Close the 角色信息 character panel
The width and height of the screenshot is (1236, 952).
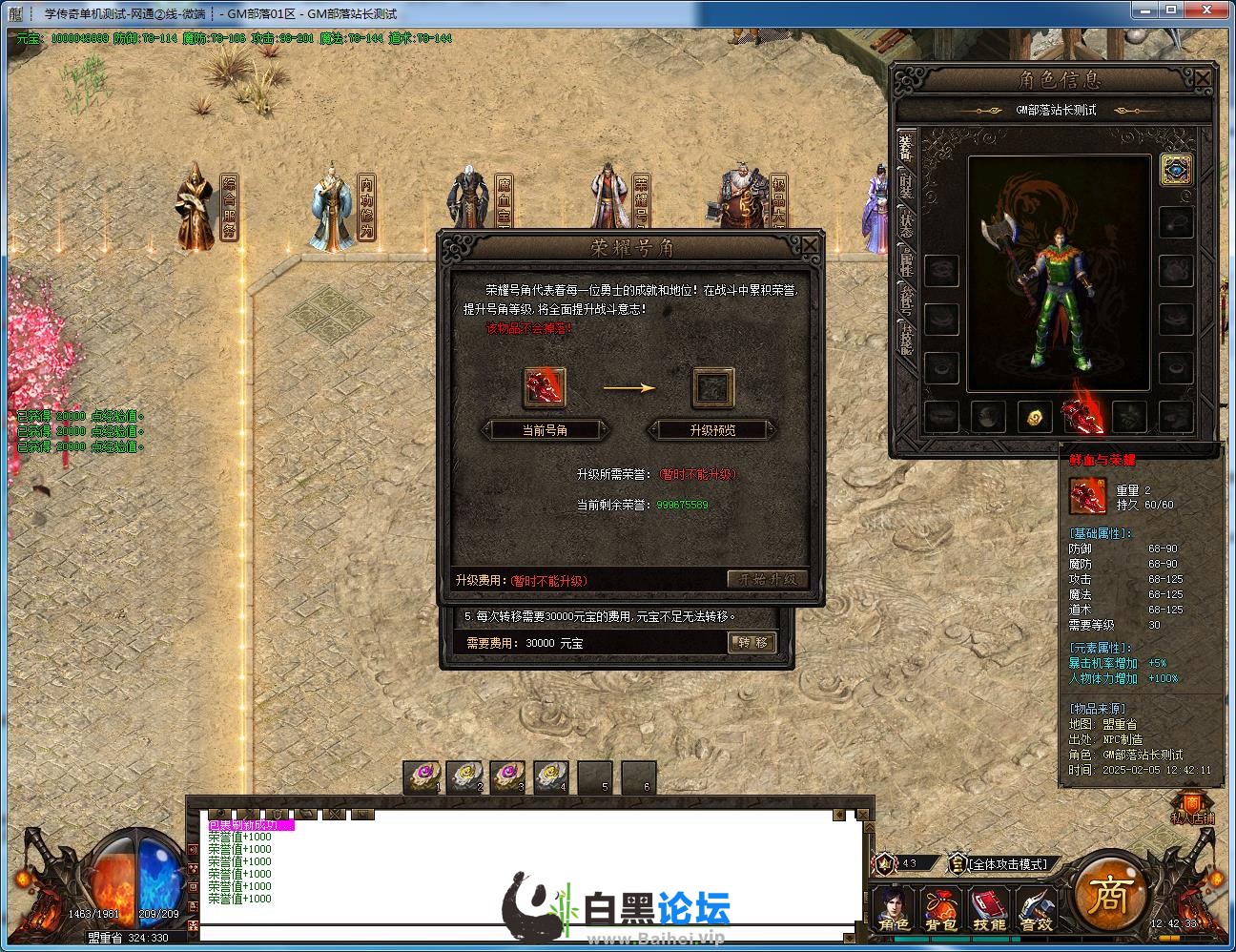tap(1203, 78)
